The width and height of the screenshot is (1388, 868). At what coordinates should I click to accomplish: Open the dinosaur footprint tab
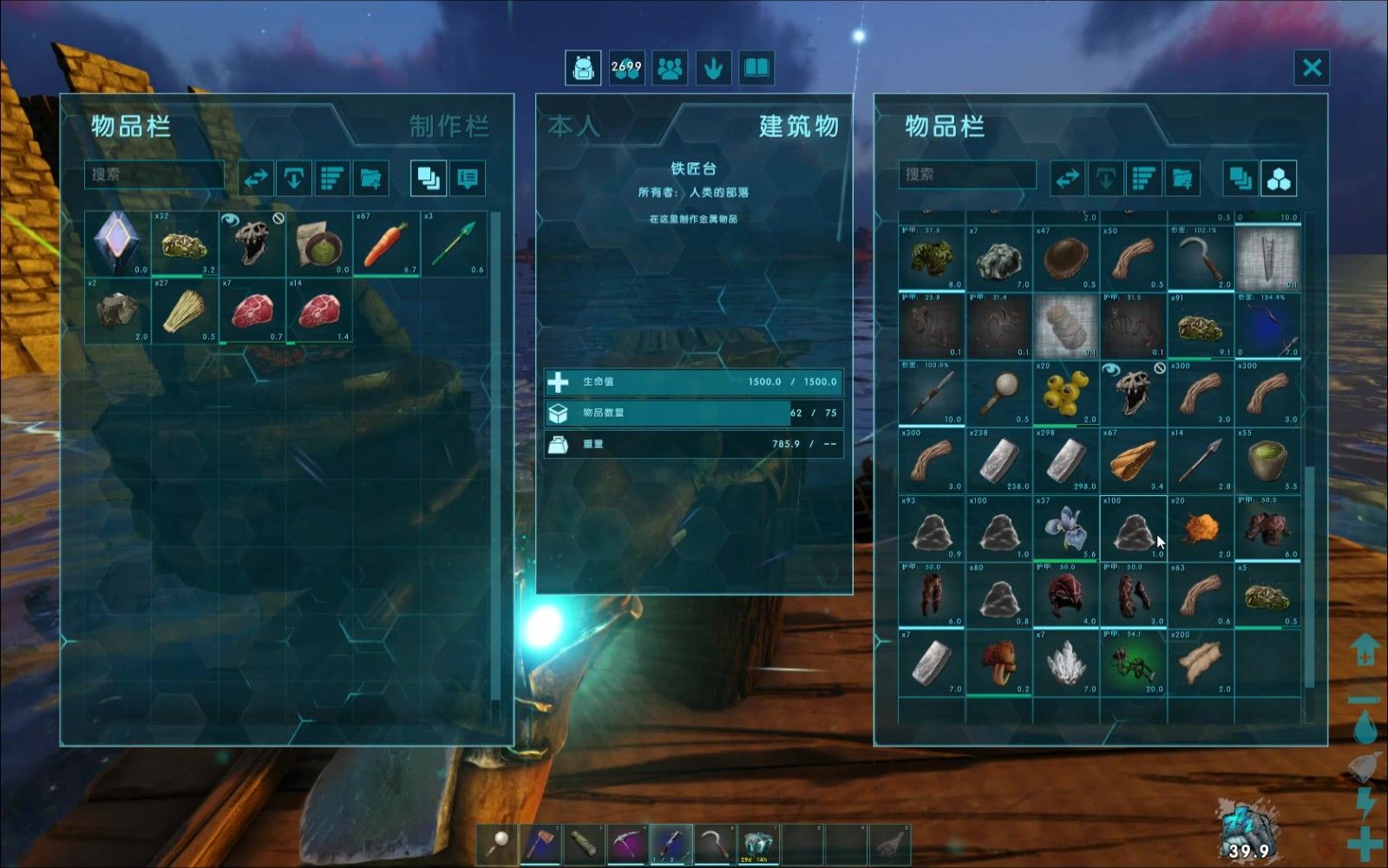tap(713, 68)
